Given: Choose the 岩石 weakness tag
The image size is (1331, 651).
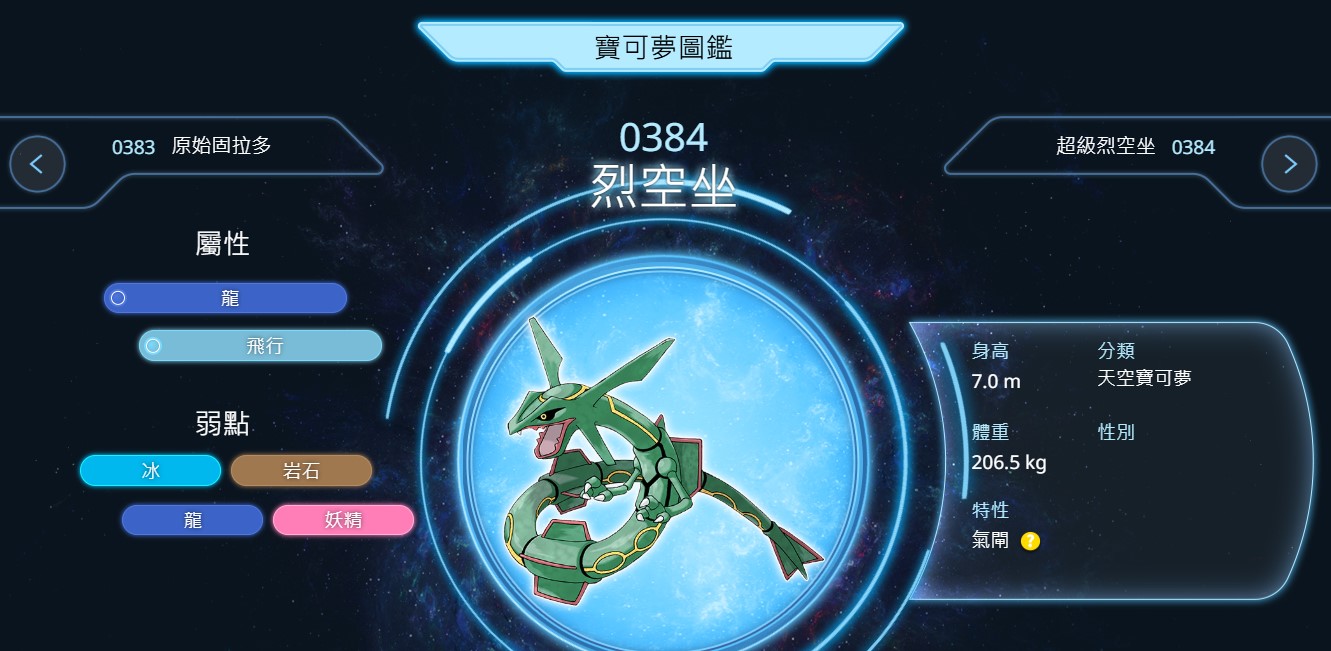Looking at the screenshot, I should click(x=301, y=471).
